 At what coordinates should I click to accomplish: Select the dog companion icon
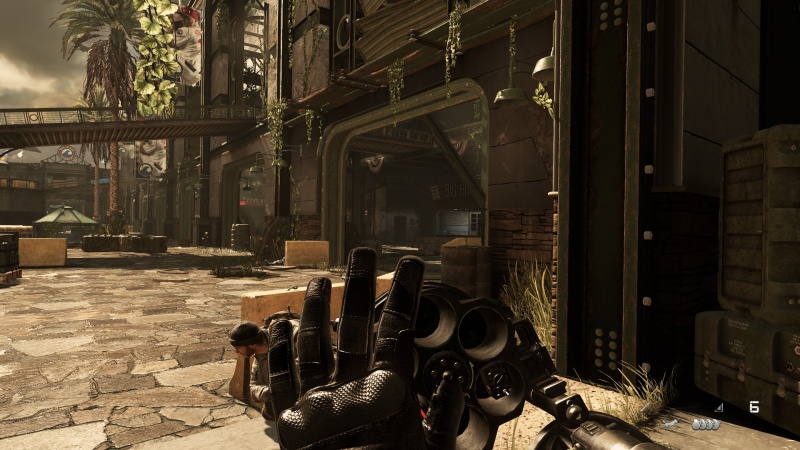point(671,424)
